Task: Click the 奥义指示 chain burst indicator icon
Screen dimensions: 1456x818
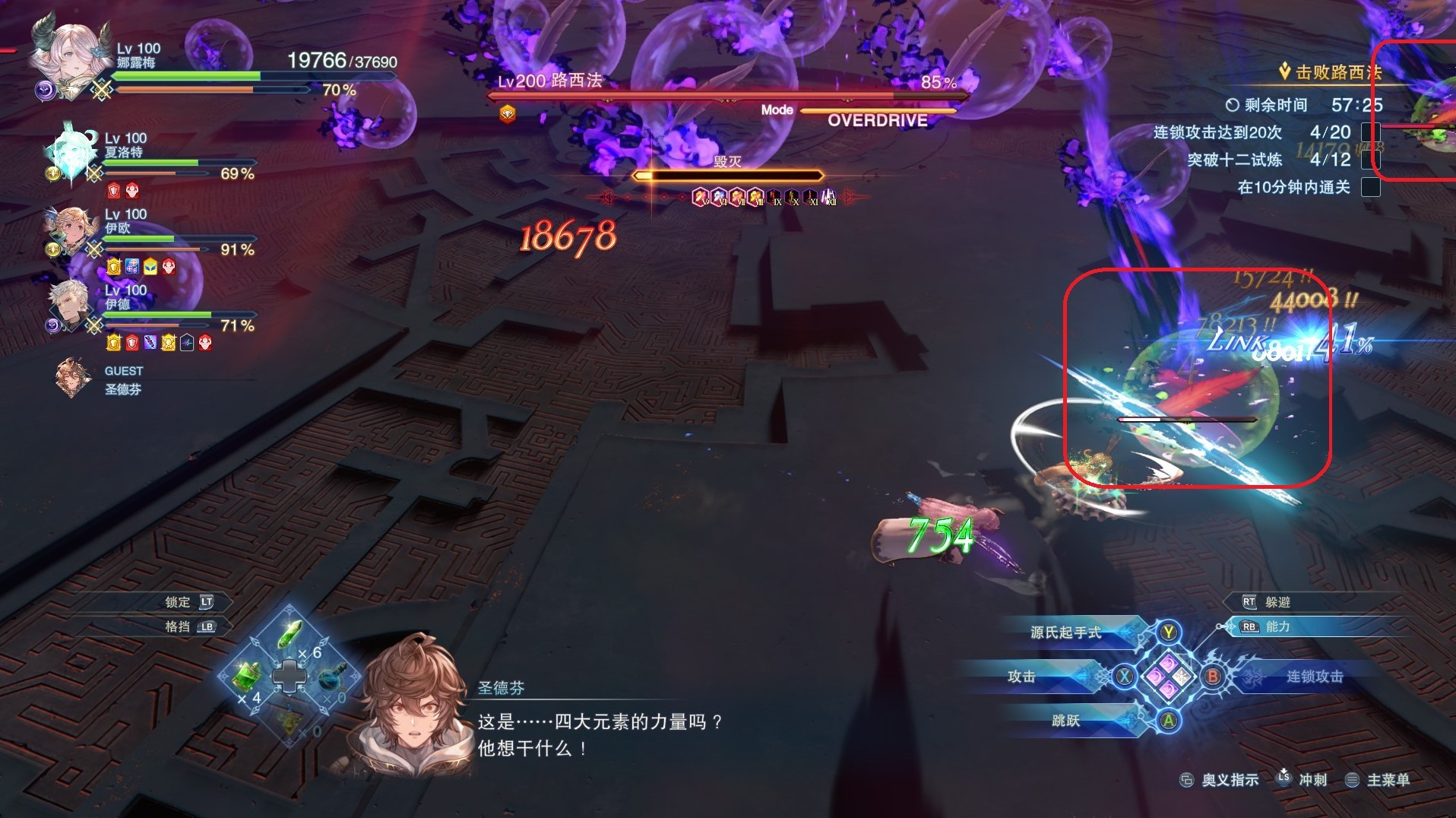Action: coord(1188,779)
